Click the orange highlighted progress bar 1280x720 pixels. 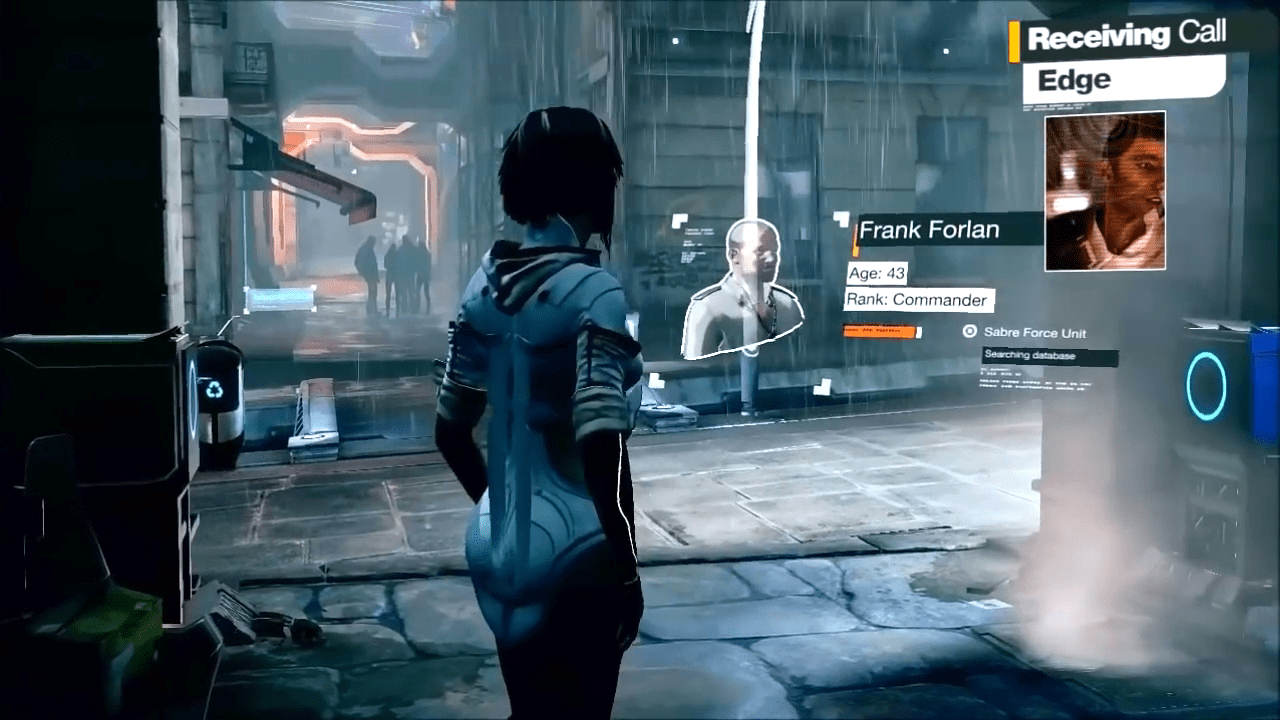coord(878,331)
